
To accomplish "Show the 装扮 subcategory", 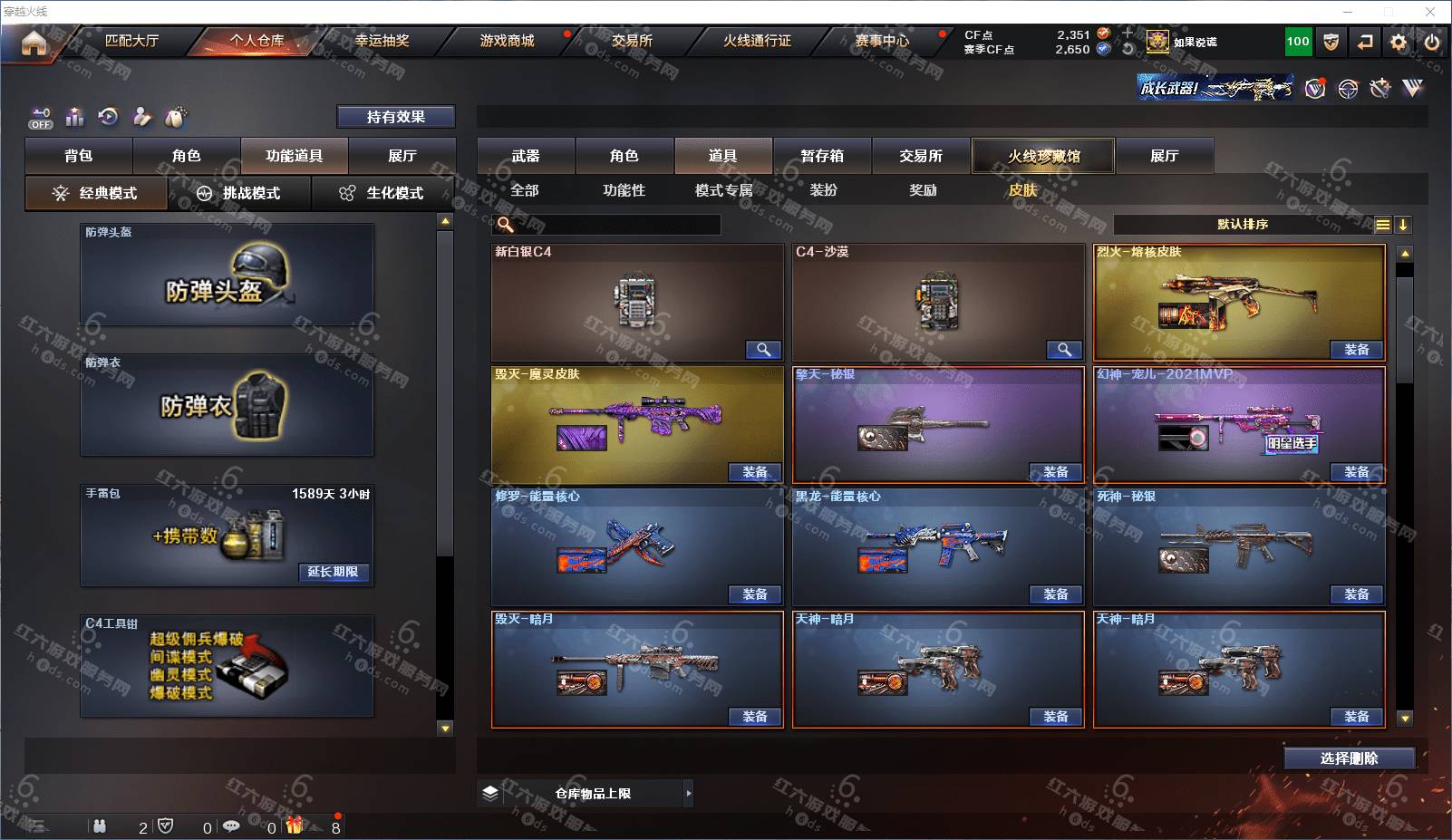I will coord(823,190).
